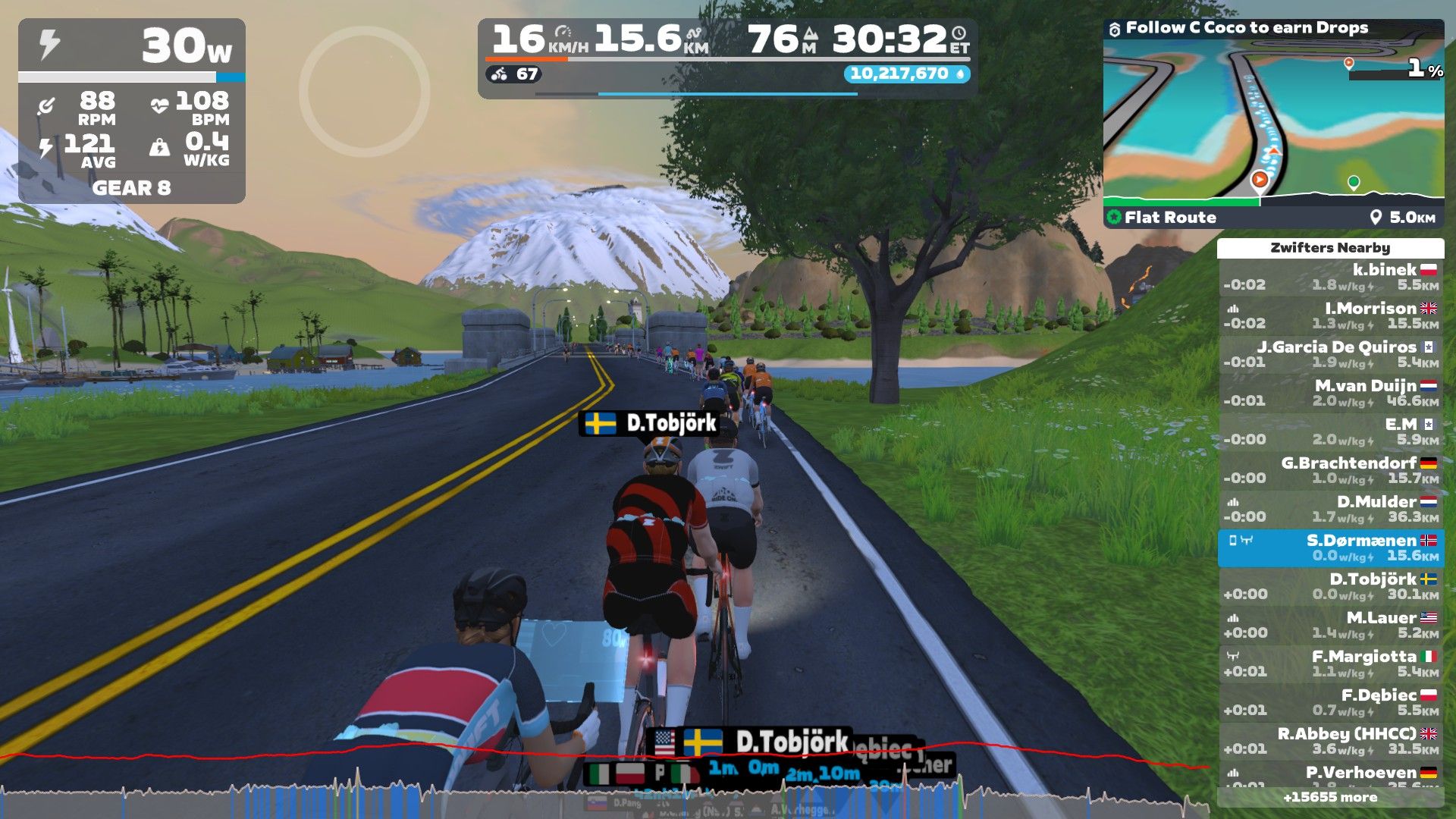The width and height of the screenshot is (1456, 819).
Task: Click the highlighted S.Dørmænen row
Action: (1331, 548)
